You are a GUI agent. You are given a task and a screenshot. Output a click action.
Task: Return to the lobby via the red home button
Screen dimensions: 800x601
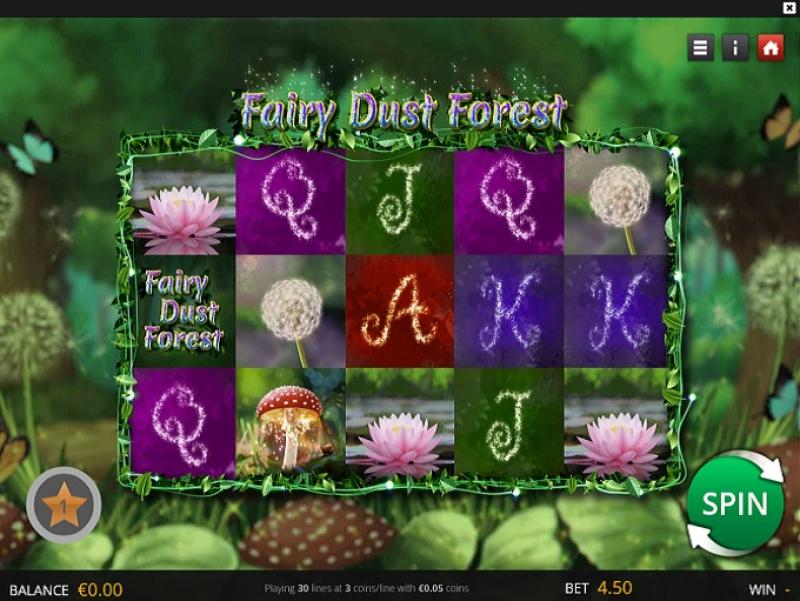pos(770,47)
